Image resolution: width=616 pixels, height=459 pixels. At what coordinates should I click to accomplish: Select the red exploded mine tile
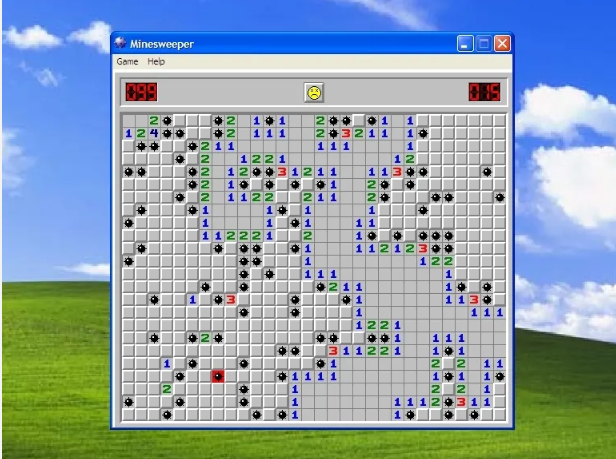(x=217, y=376)
